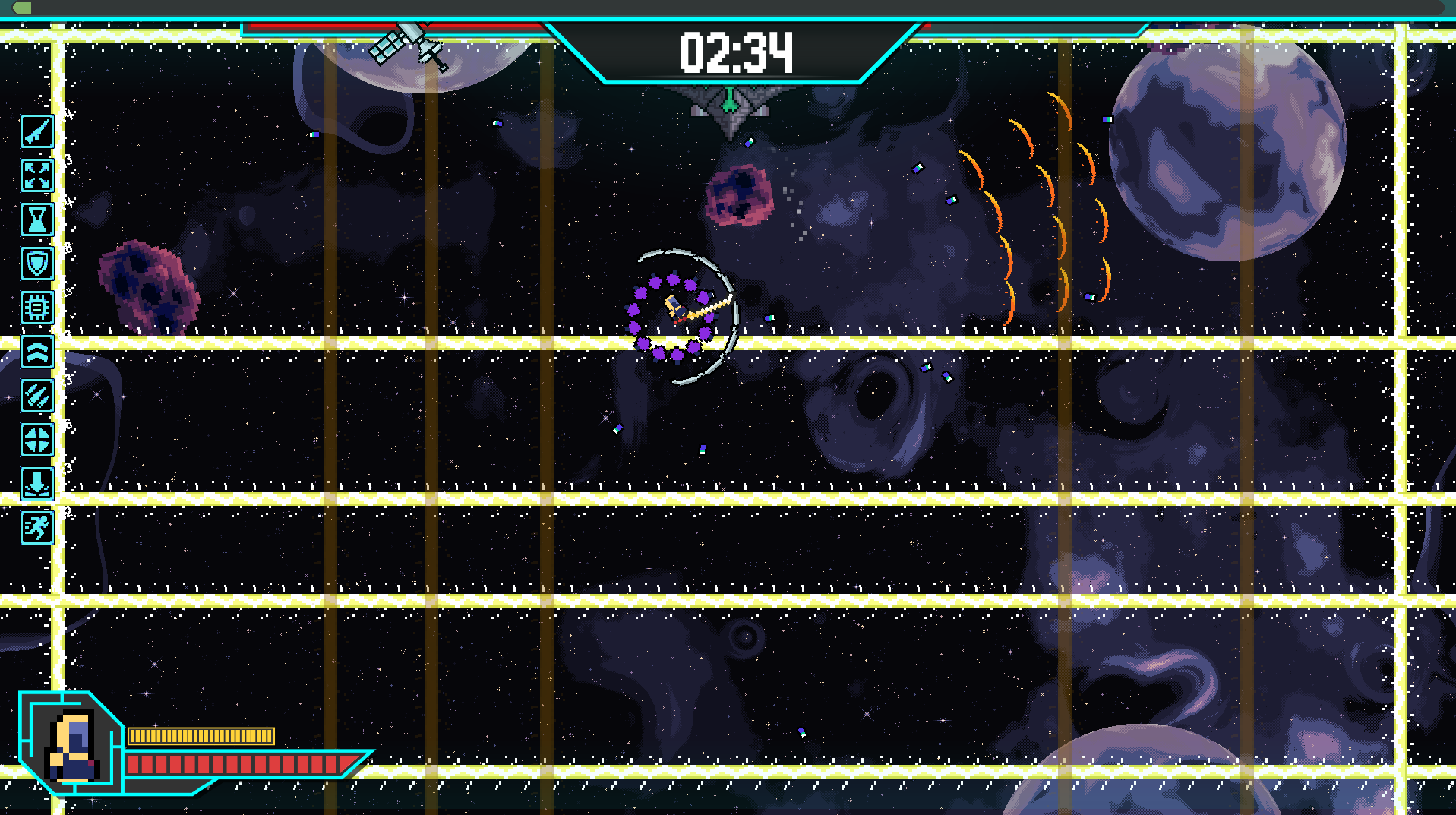Select the sword upgrade icon
Viewport: 1456px width, 815px height.
coord(36,131)
